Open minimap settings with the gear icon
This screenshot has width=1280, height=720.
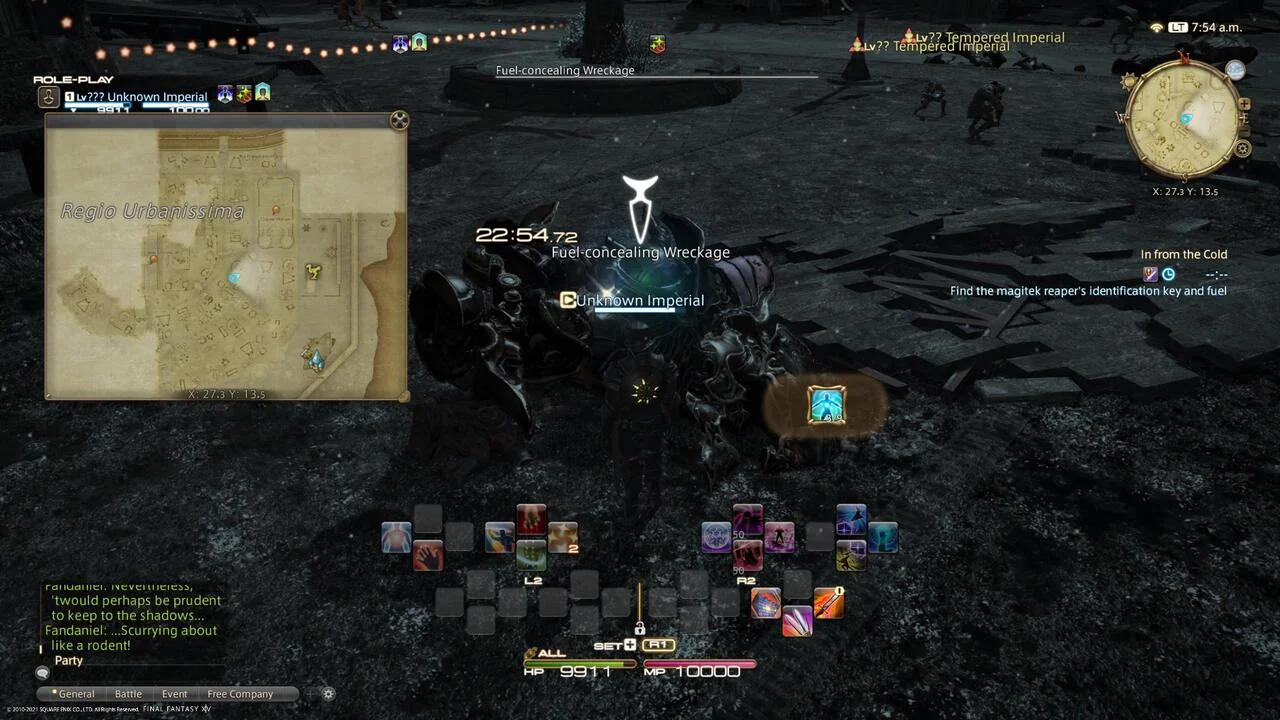pyautogui.click(x=1243, y=149)
